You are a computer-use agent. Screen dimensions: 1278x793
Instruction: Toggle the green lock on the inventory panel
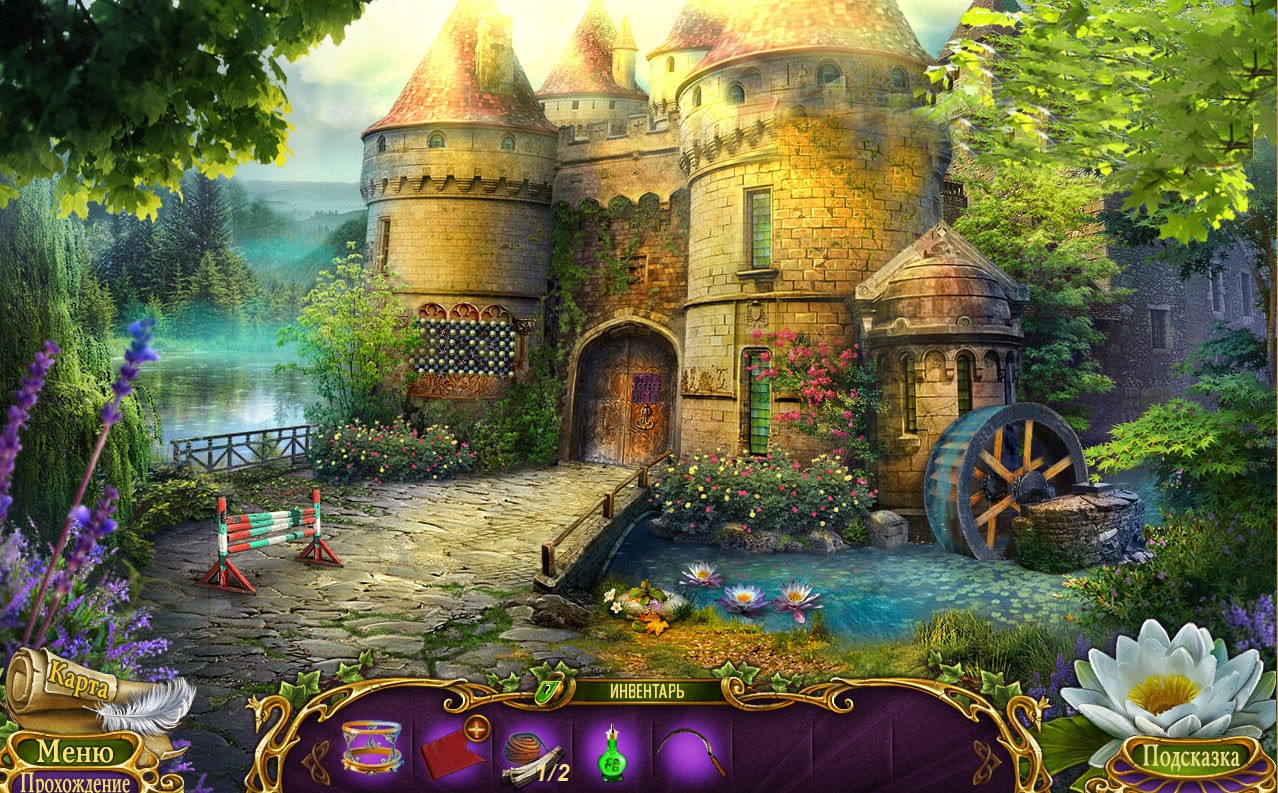[547, 690]
